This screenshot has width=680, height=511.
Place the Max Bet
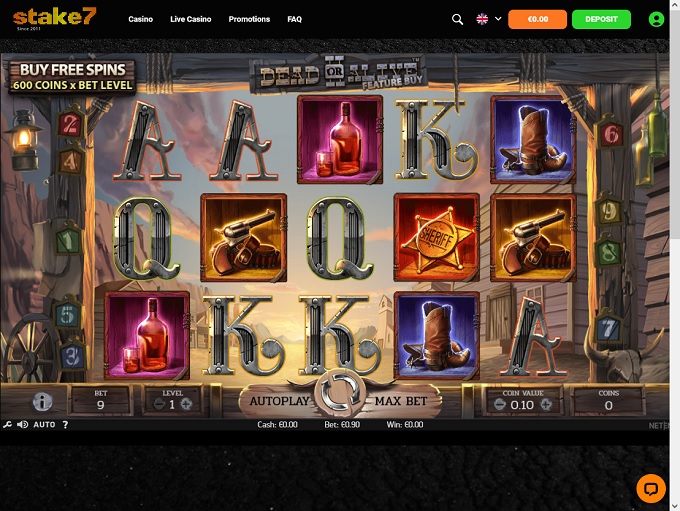tap(401, 401)
